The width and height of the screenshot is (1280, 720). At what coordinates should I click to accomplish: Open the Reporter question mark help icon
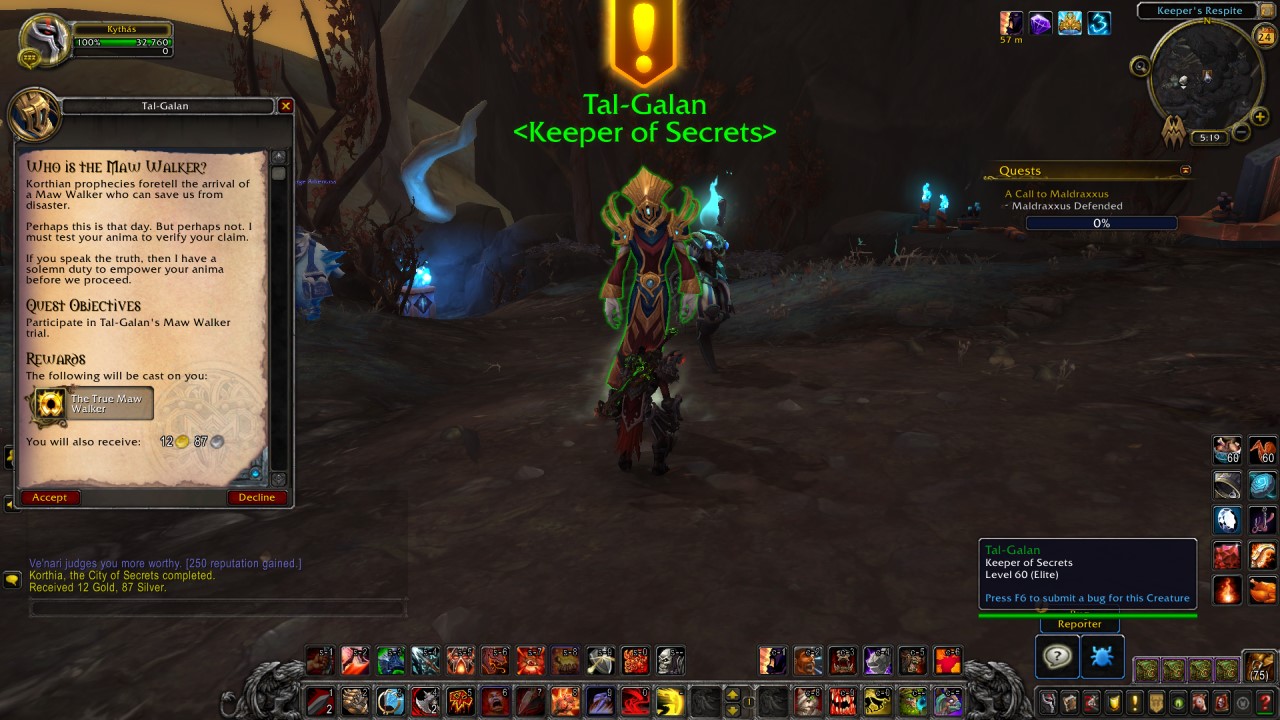[x=1057, y=657]
